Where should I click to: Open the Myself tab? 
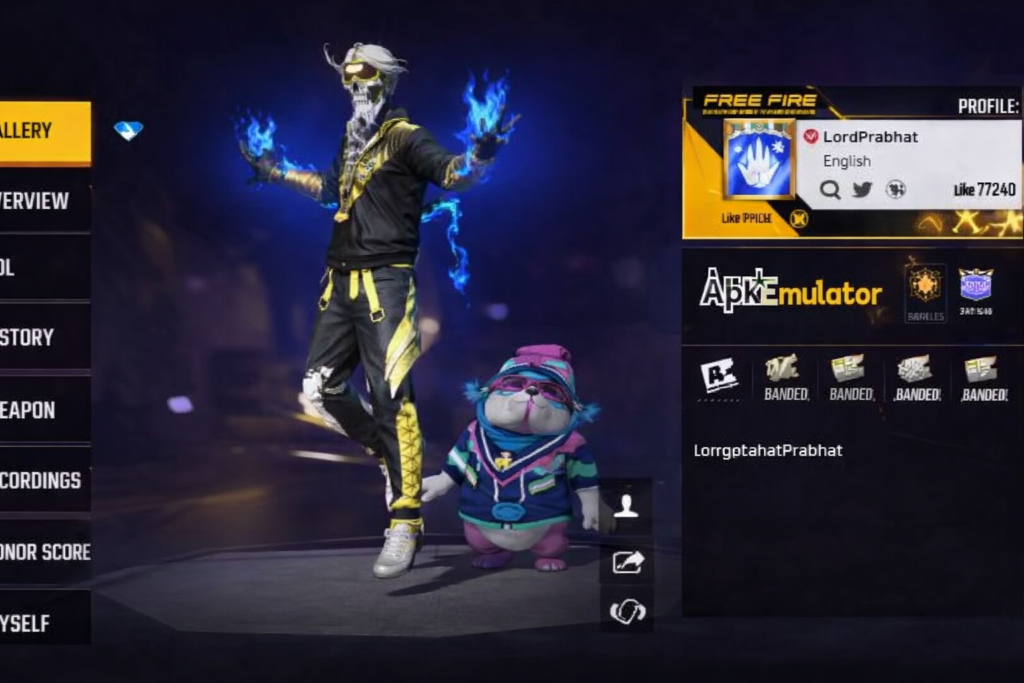(x=44, y=623)
